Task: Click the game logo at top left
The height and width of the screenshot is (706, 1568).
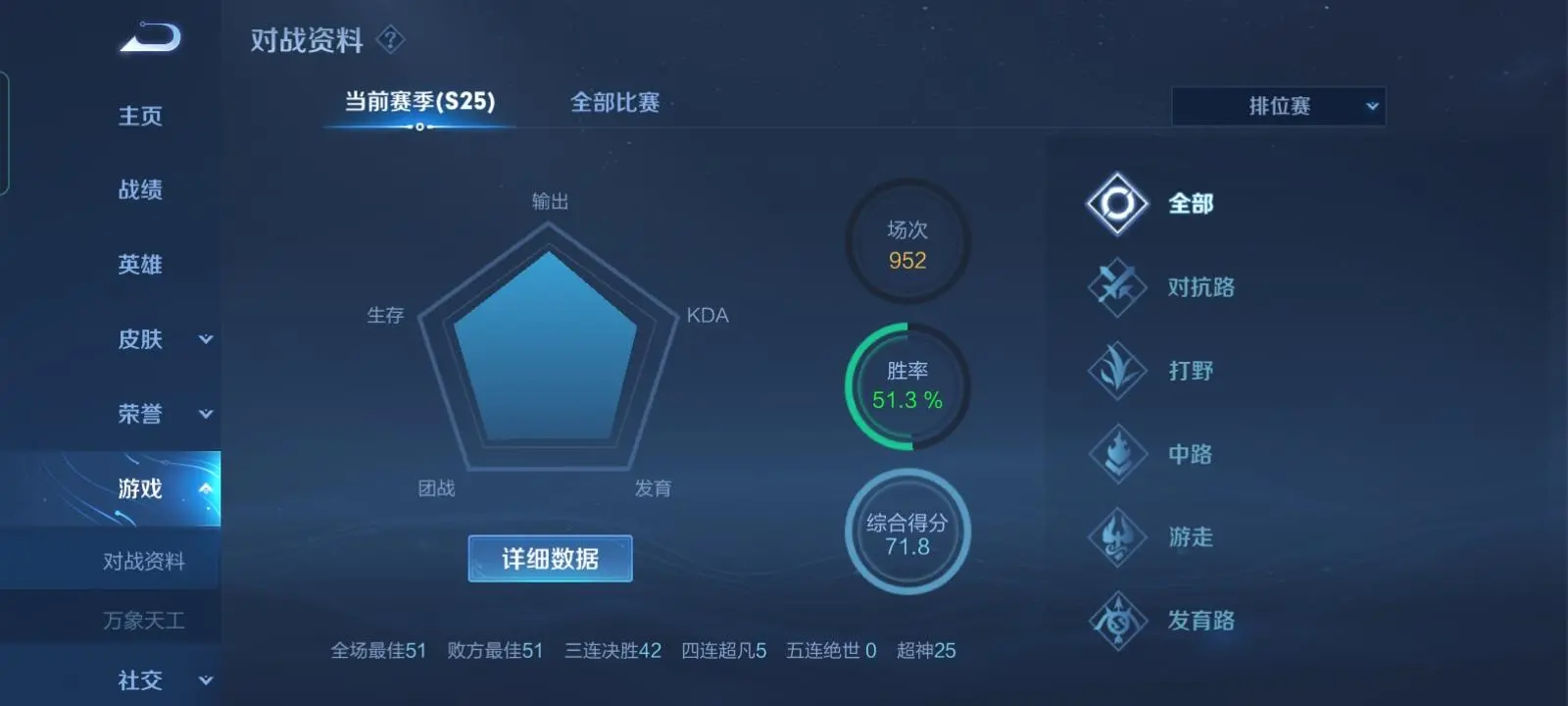Action: point(147,37)
